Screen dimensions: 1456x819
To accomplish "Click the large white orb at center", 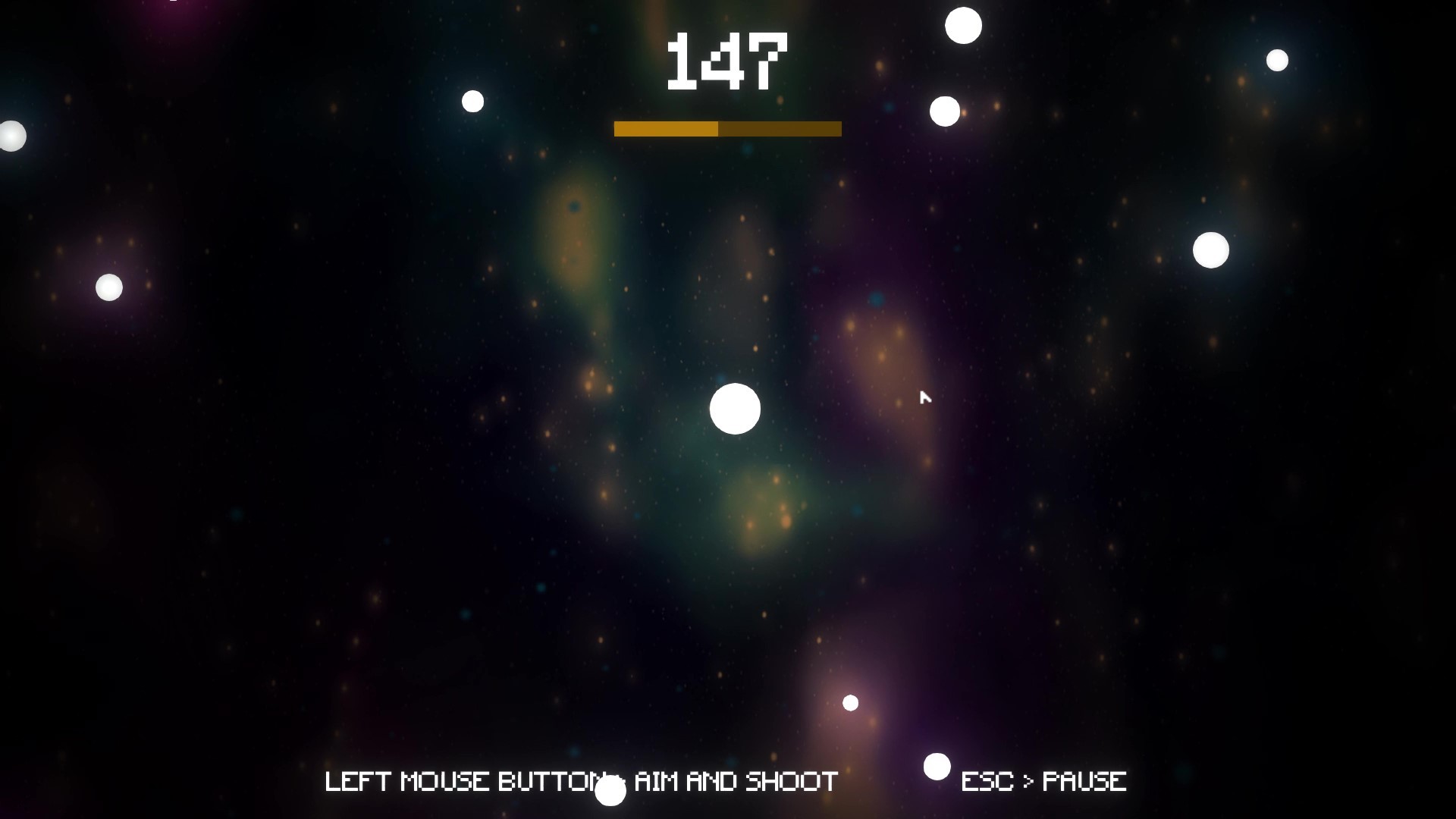I will (x=735, y=408).
